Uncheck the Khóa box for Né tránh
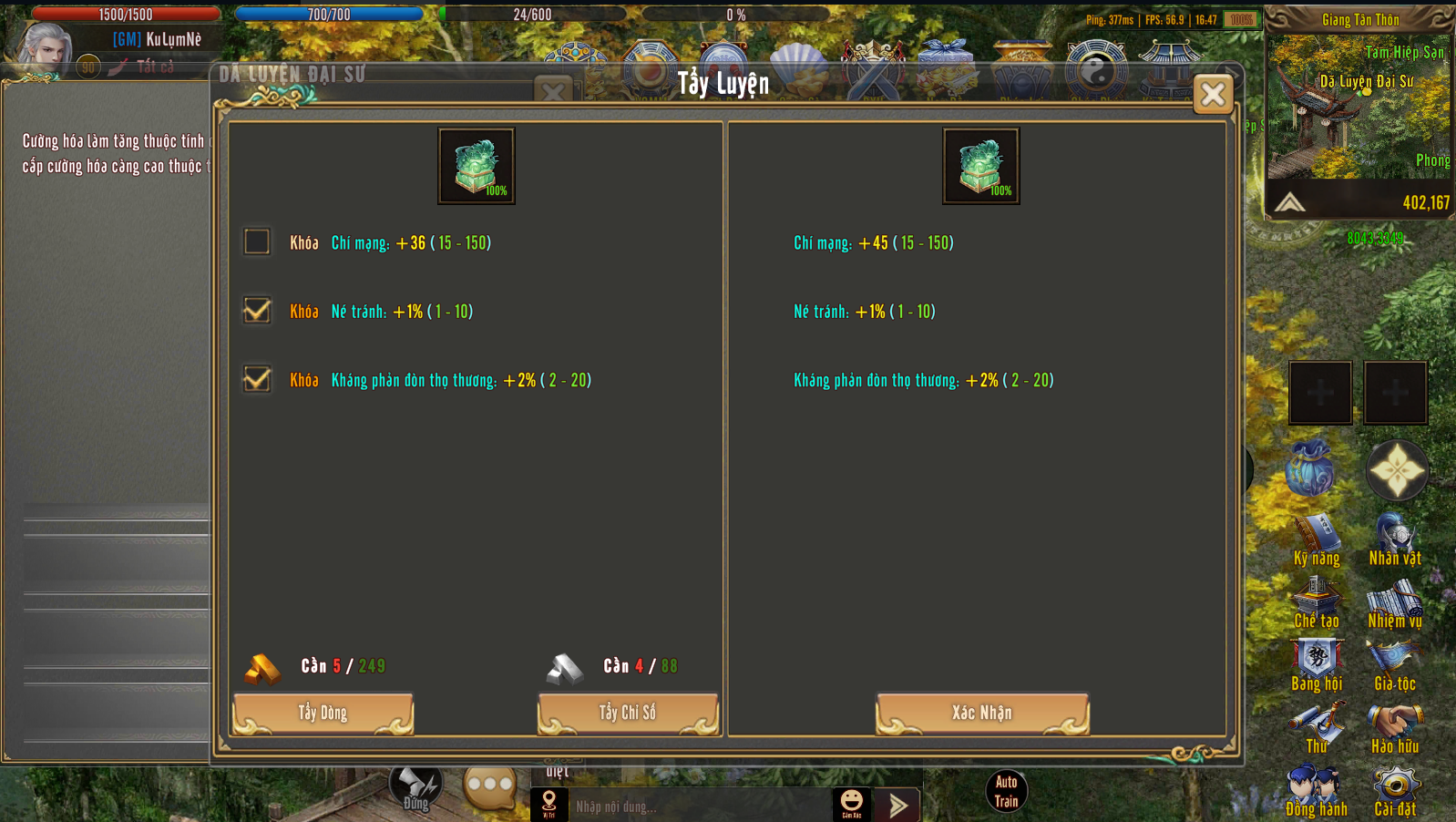This screenshot has height=822, width=1456. point(257,311)
